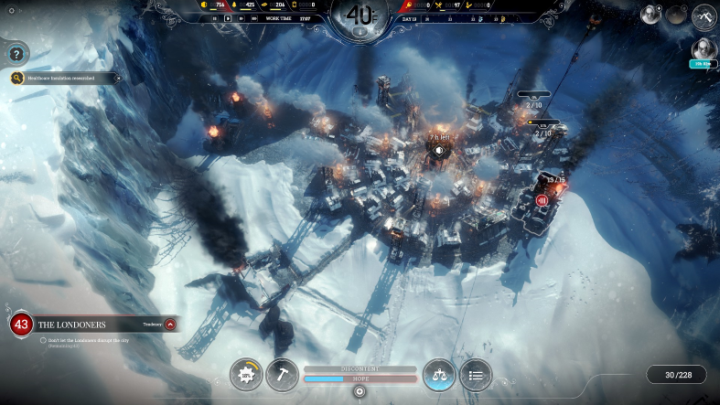720x405 pixels.
Task: Open the economy list button
Action: click(476, 375)
